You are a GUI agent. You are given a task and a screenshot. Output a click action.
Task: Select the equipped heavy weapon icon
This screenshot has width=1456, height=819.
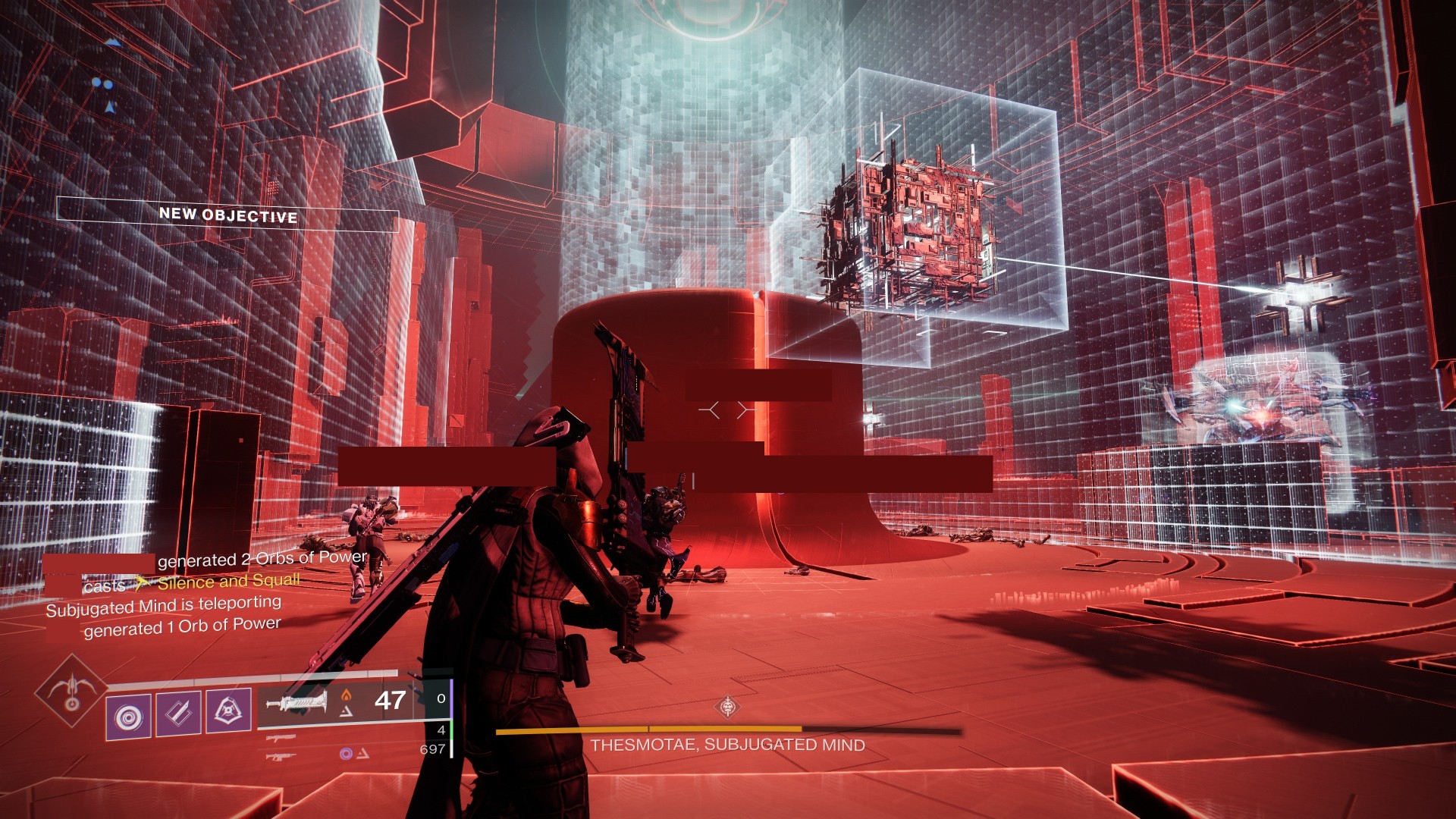296,702
